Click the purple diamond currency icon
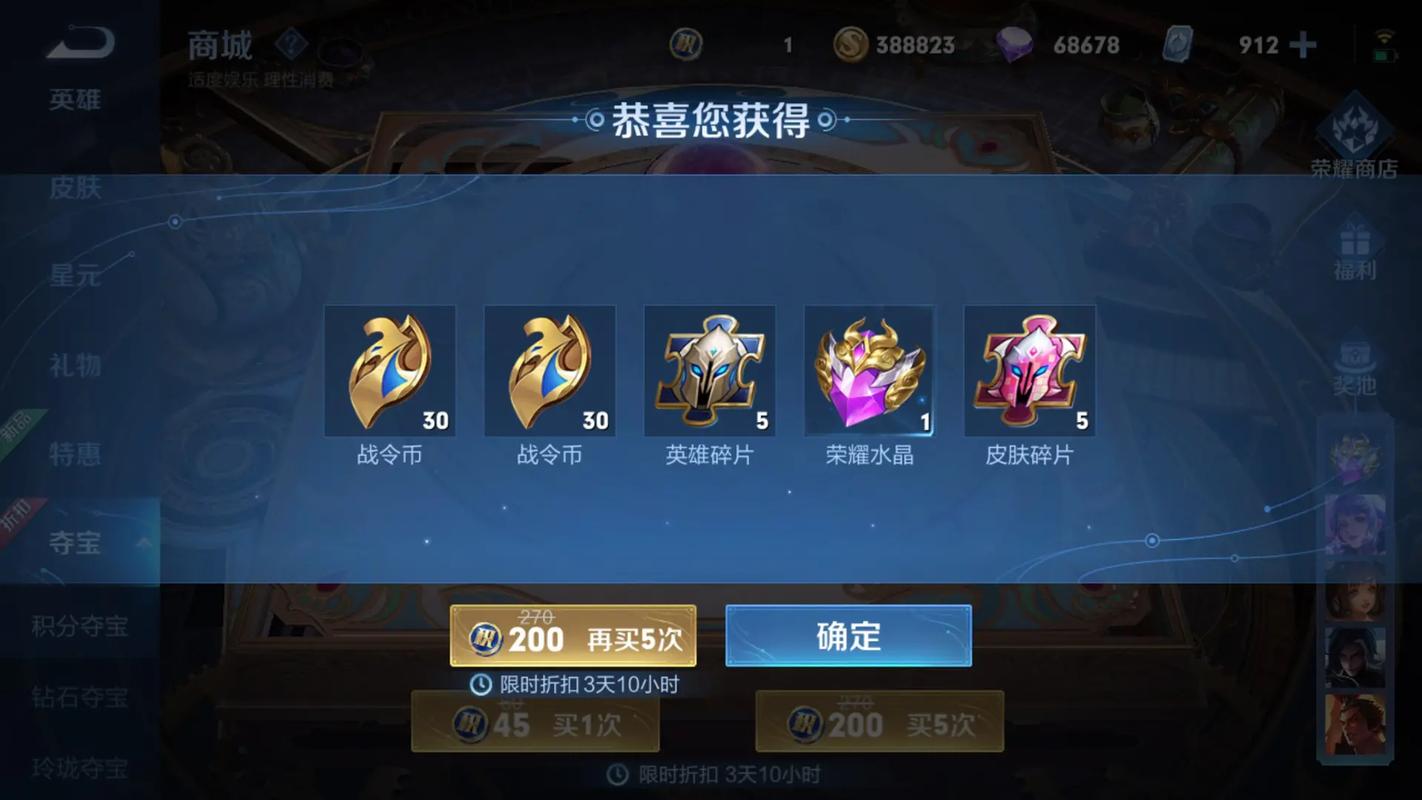 pos(1013,44)
